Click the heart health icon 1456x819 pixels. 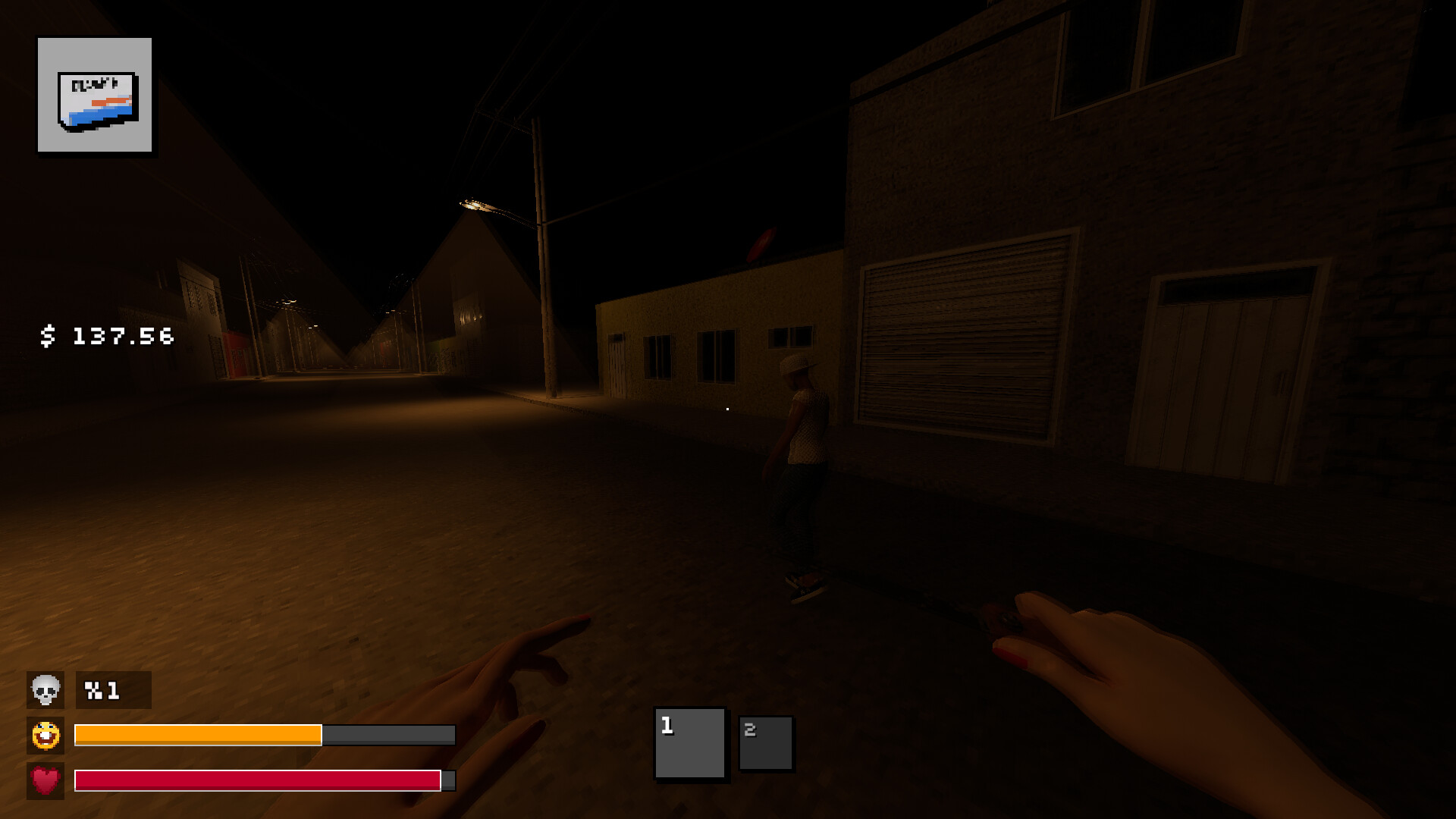pyautogui.click(x=45, y=780)
